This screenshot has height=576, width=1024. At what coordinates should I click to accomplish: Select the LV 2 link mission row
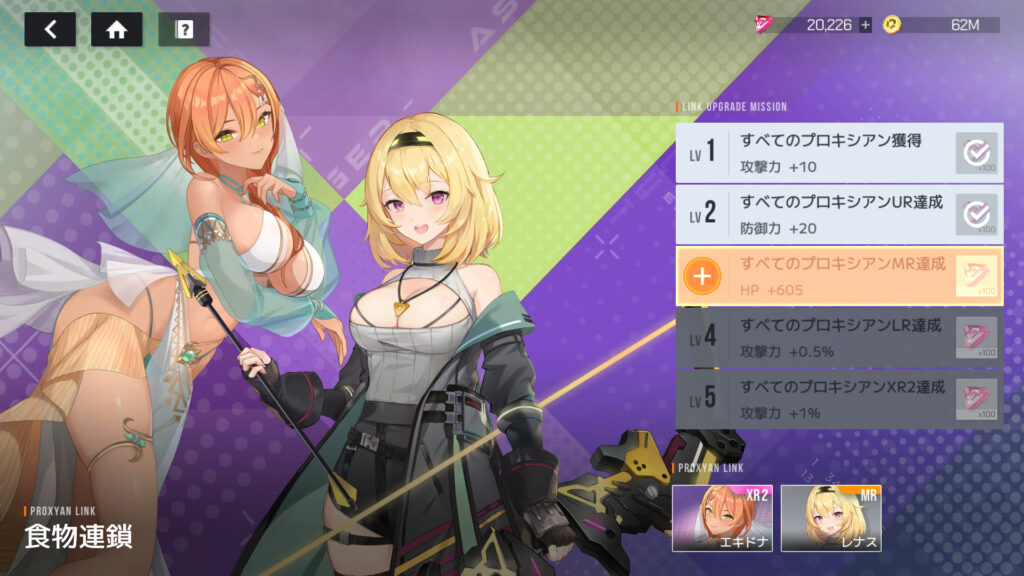(838, 214)
